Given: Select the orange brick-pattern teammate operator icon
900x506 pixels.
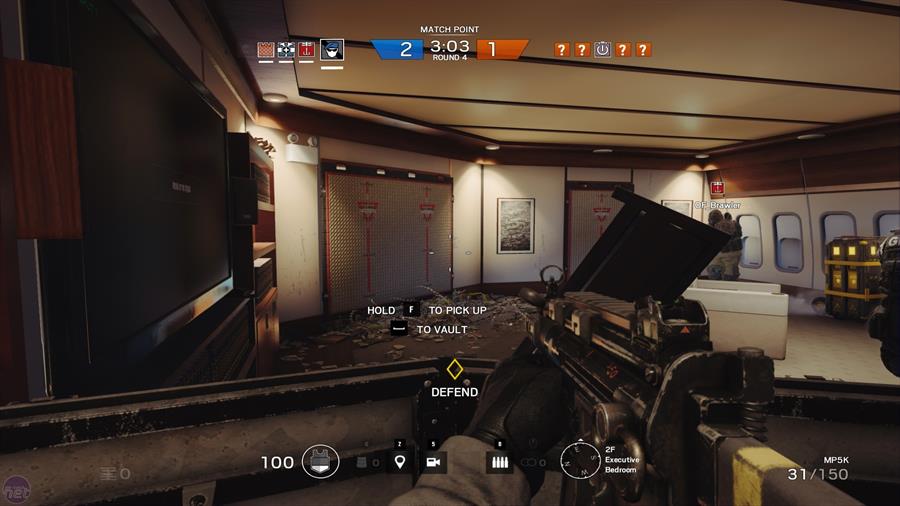Looking at the screenshot, I should [x=266, y=49].
